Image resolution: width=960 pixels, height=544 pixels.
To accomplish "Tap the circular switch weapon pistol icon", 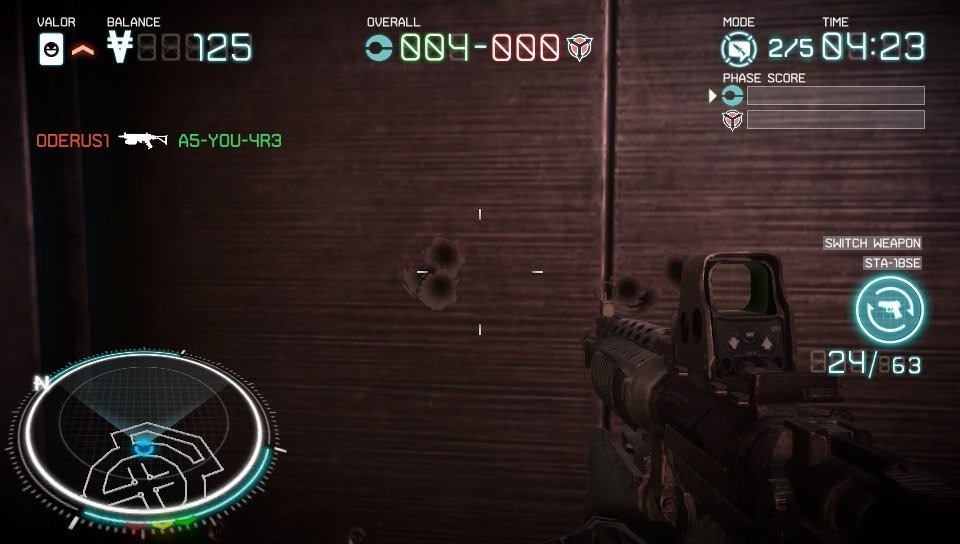I will click(889, 310).
